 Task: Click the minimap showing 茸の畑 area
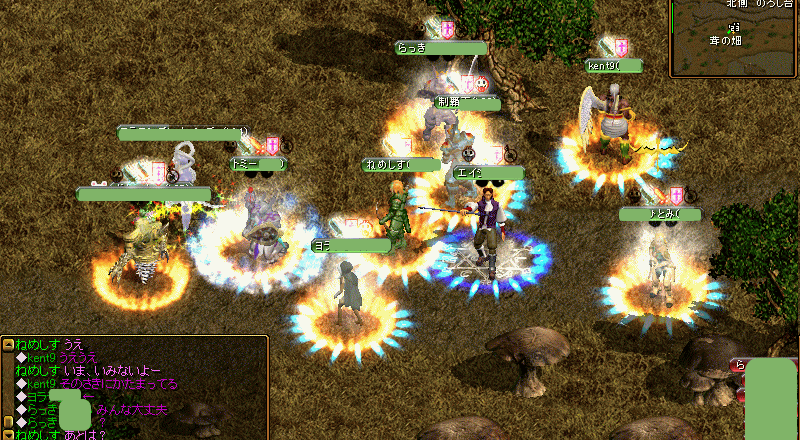(734, 38)
